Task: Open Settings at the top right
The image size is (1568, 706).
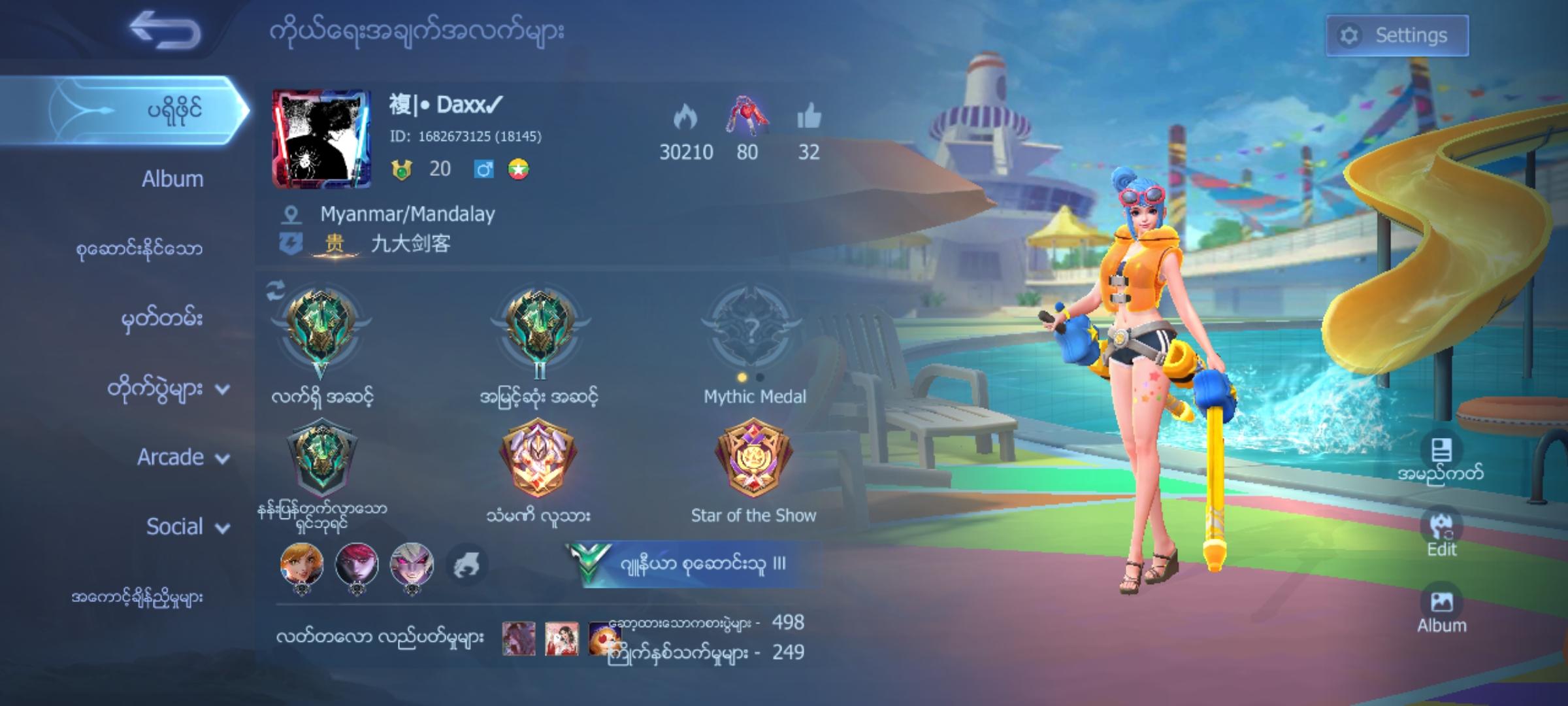Action: coord(1397,36)
